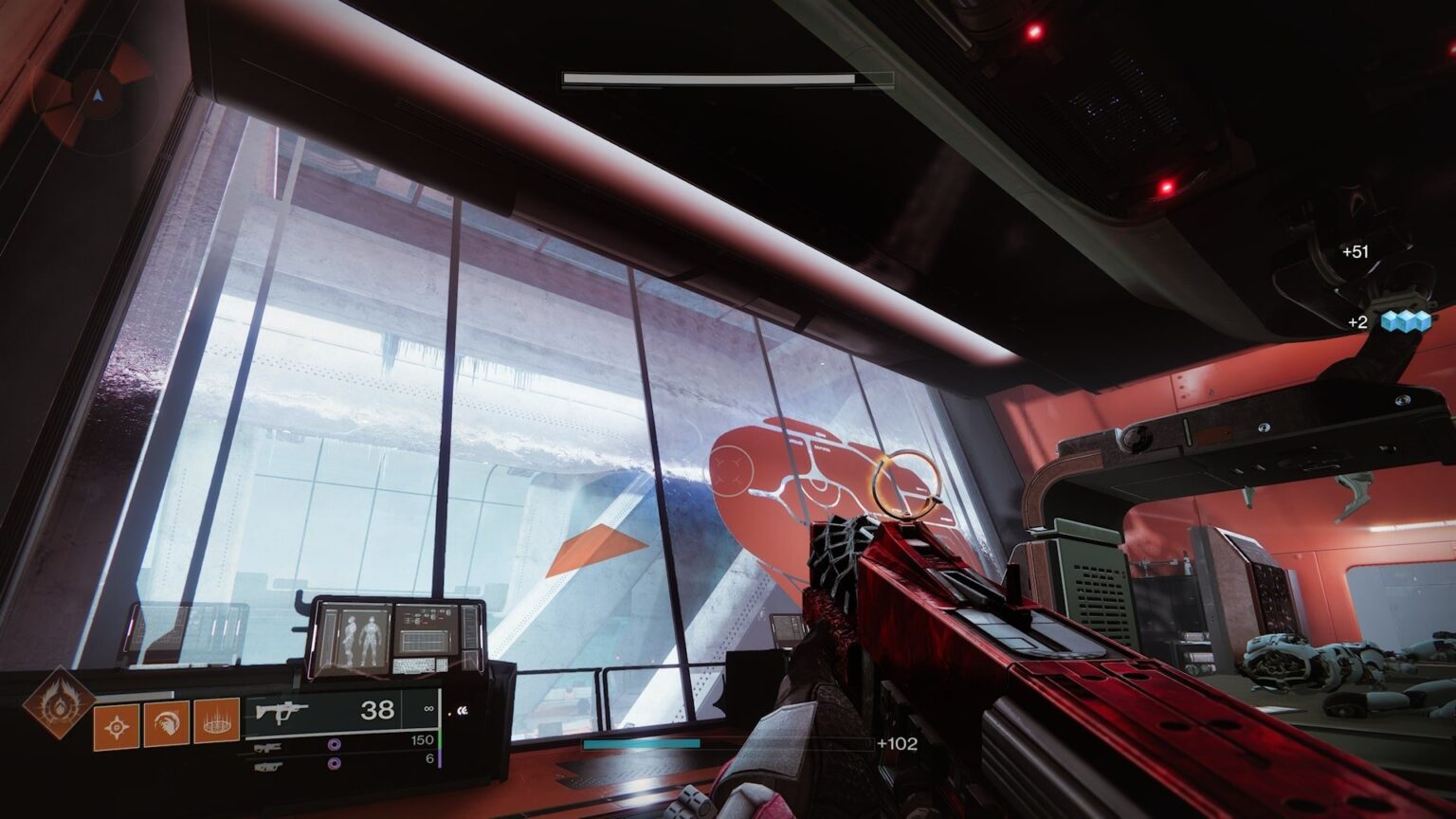Select the Solar super ability icon

[61, 706]
